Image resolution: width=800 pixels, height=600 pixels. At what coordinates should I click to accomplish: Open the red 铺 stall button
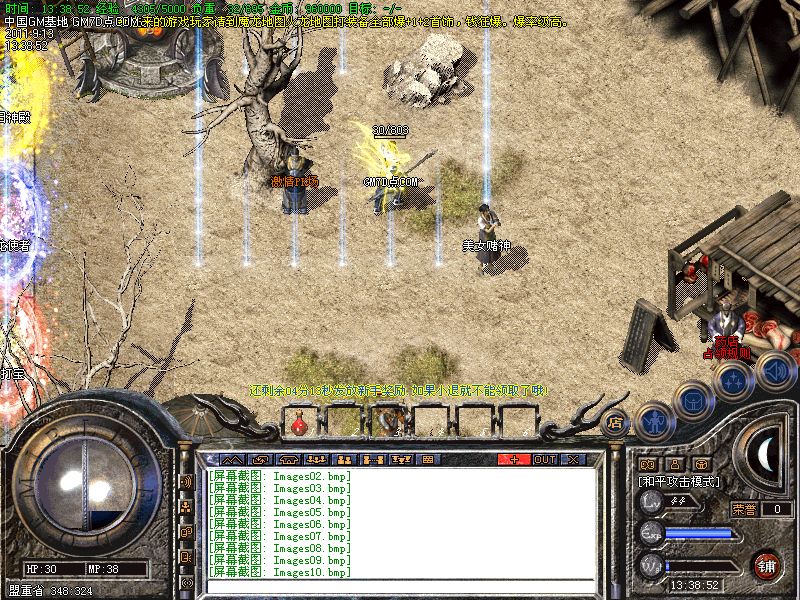point(767,565)
